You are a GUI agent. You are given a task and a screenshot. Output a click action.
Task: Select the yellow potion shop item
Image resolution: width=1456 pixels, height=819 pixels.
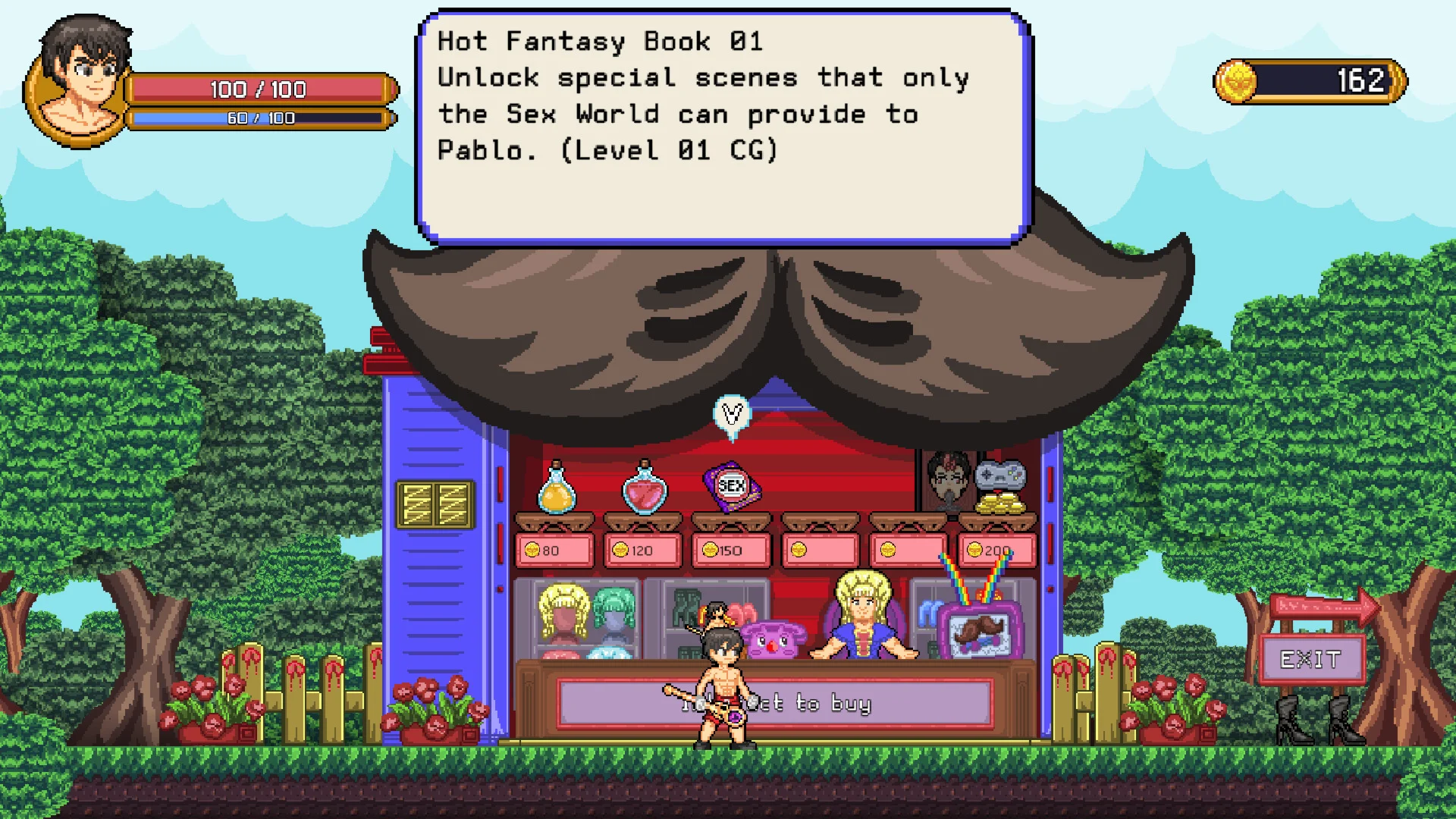coord(557,488)
